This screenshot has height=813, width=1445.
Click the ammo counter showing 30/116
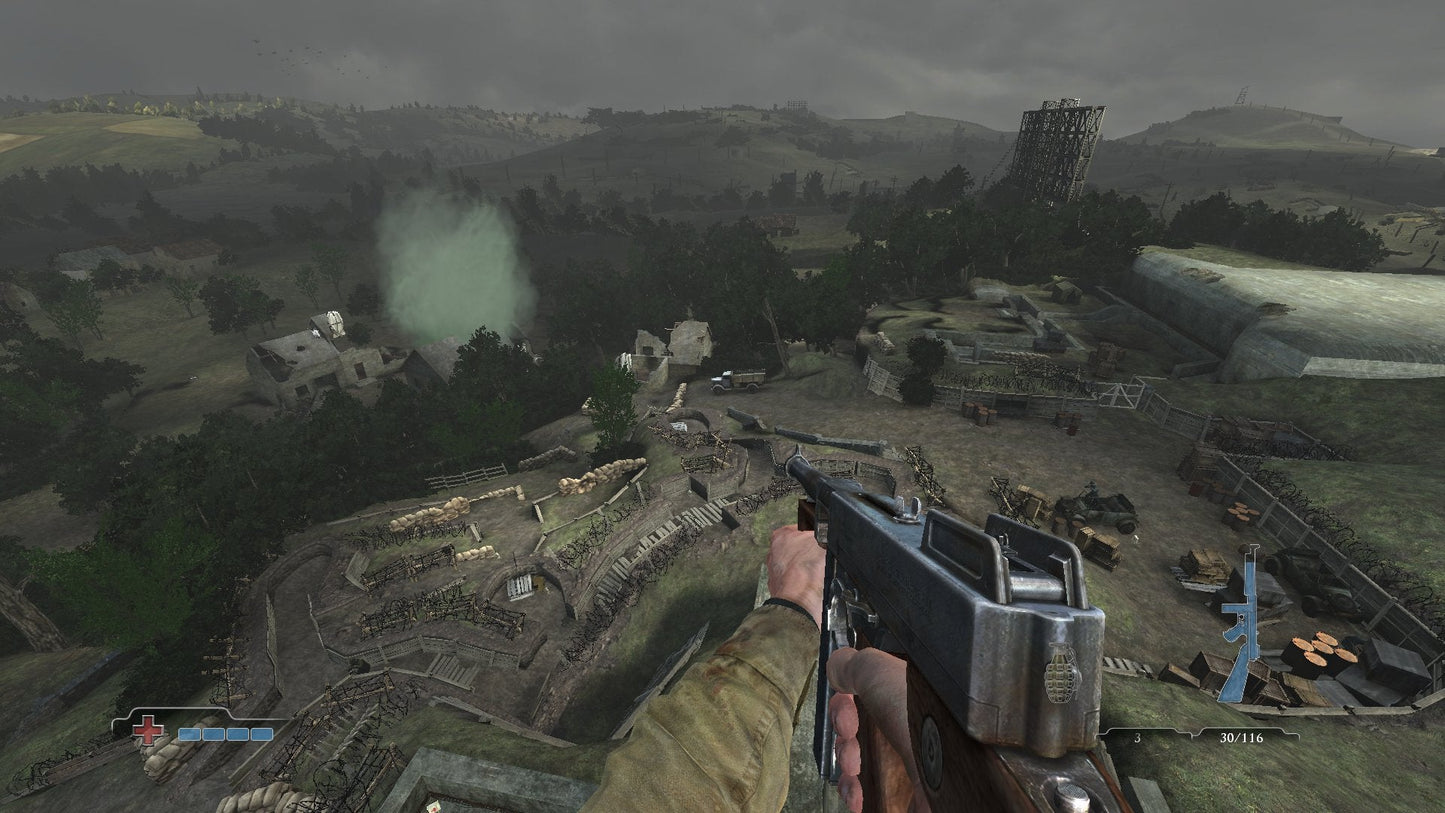(x=1242, y=738)
